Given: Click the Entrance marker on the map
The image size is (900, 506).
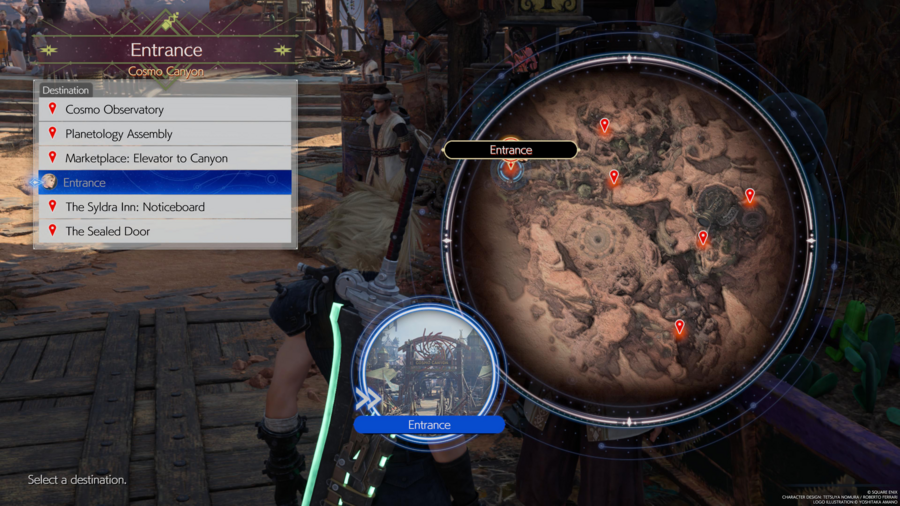Looking at the screenshot, I should [x=511, y=168].
